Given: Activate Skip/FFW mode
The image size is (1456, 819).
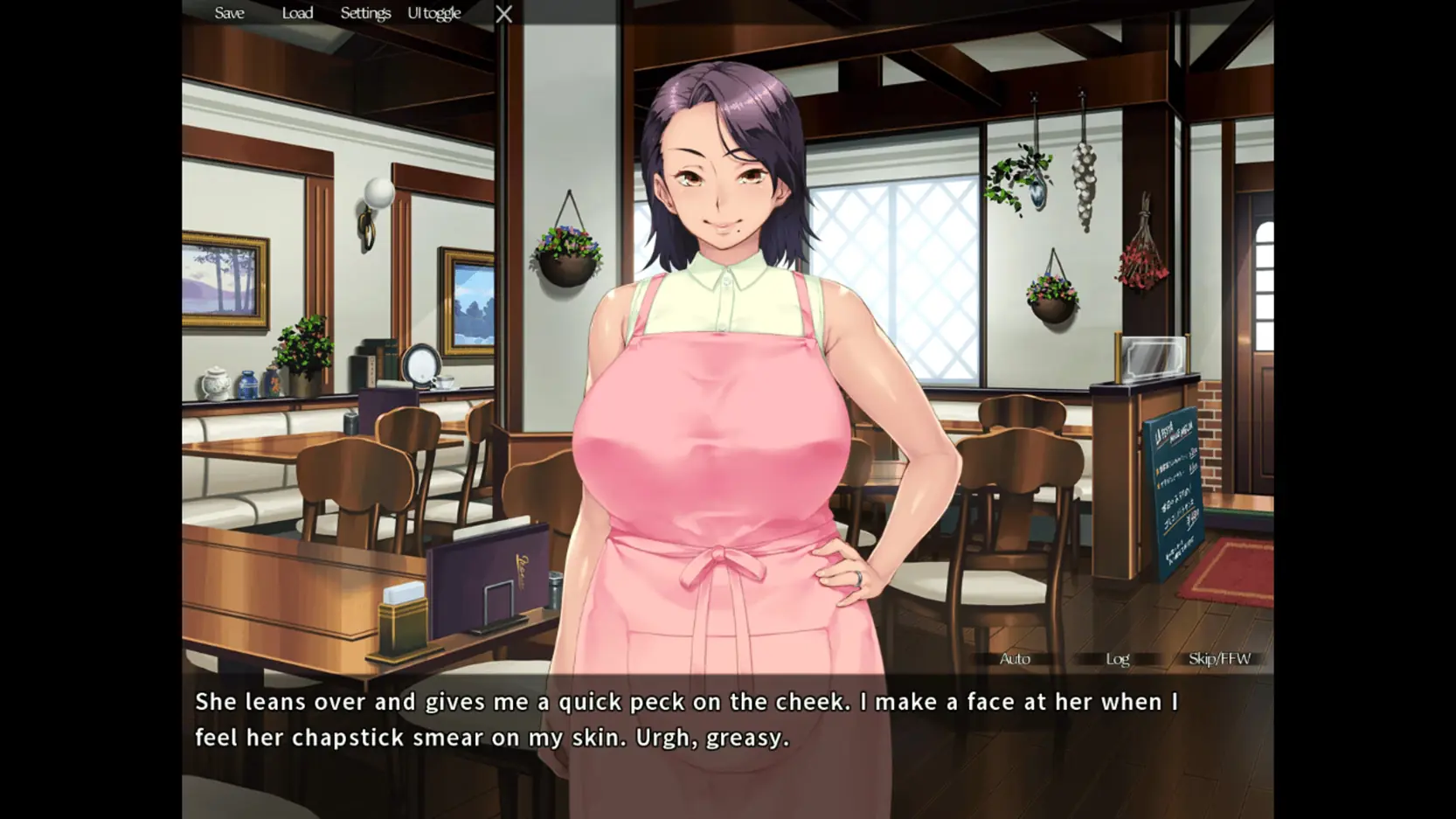Looking at the screenshot, I should click(x=1219, y=659).
